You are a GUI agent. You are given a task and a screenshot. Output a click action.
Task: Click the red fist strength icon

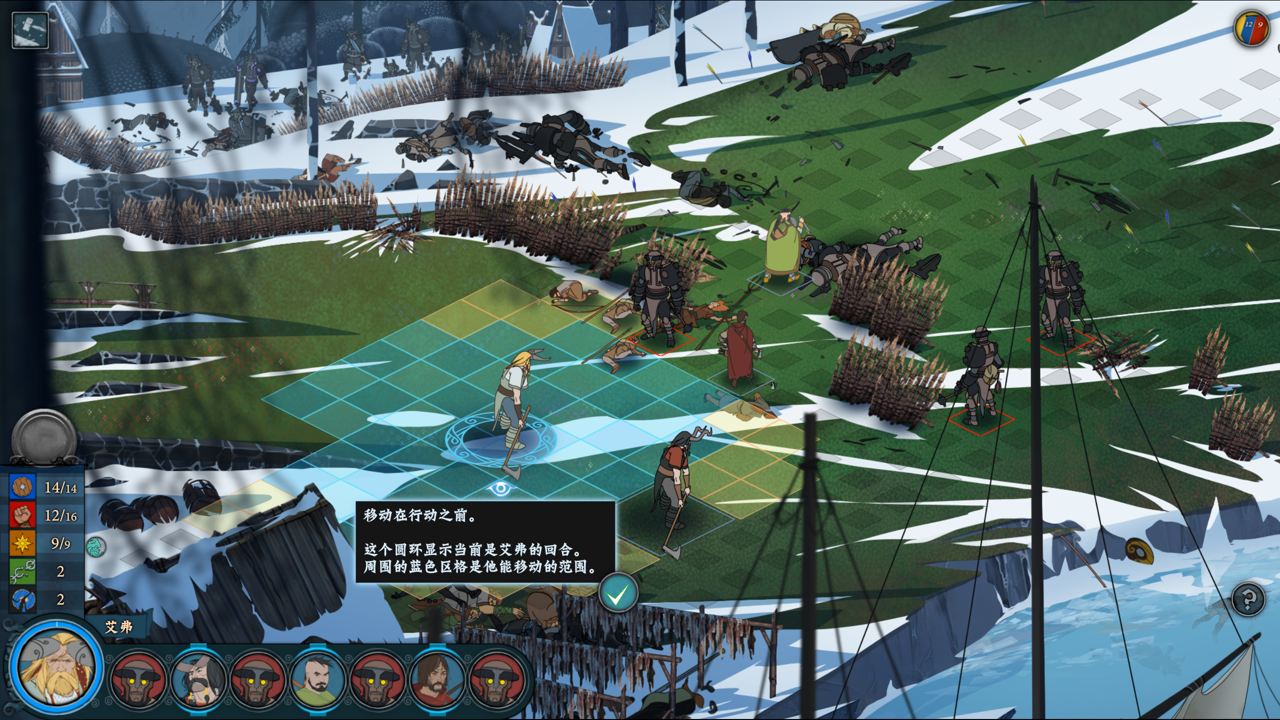point(22,515)
